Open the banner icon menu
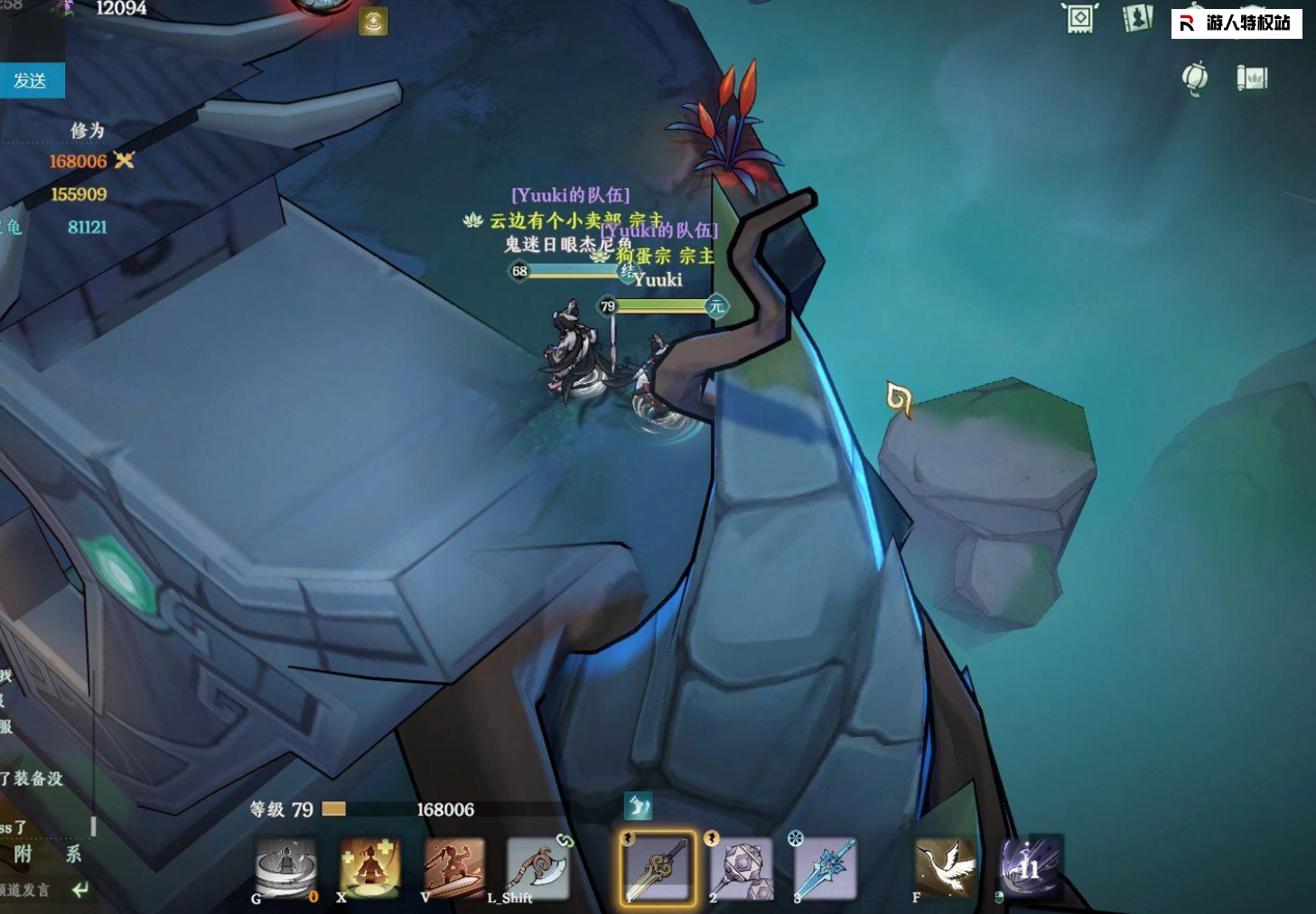 1080,19
